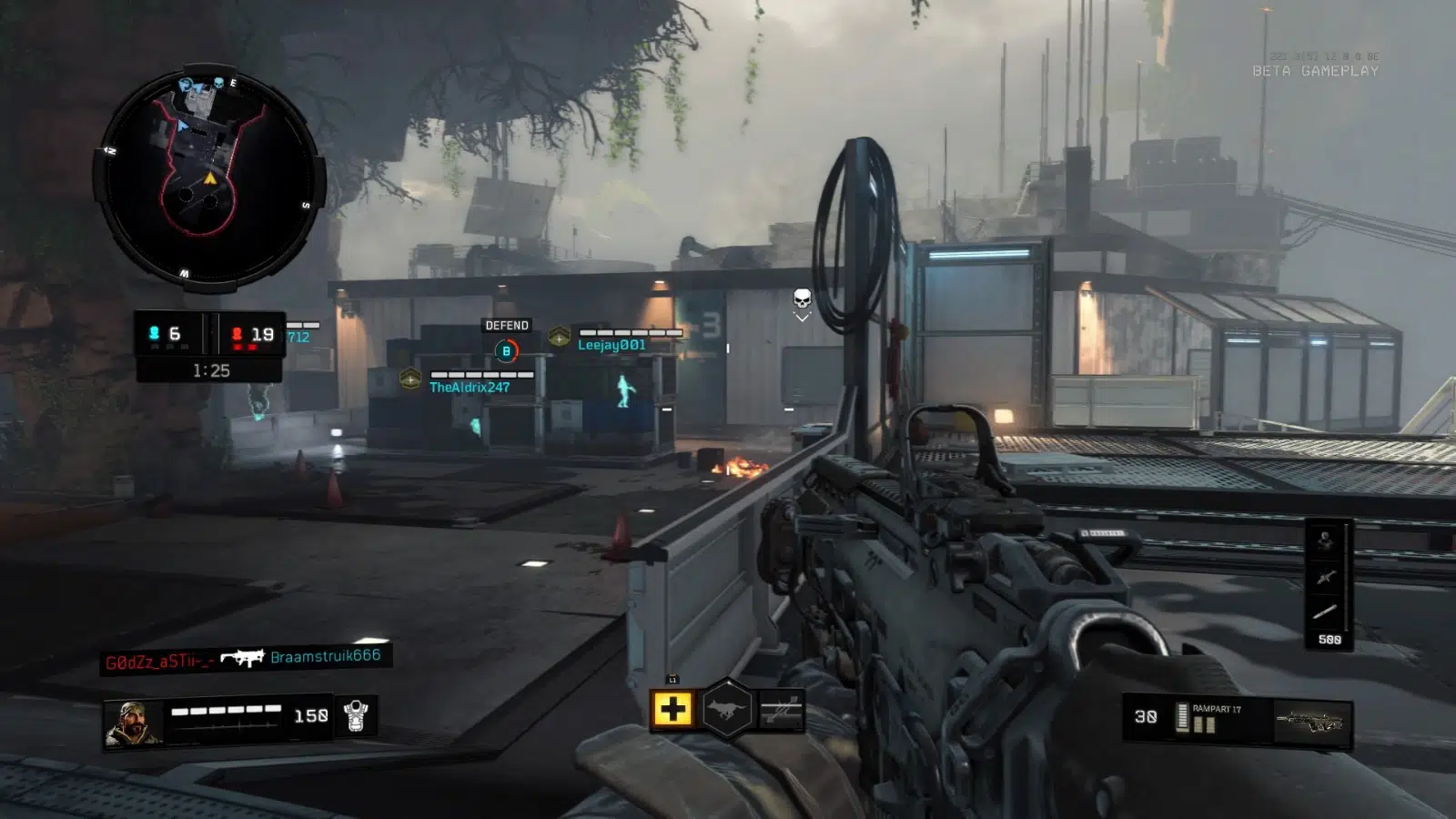This screenshot has width=1456, height=819.
Task: Select teammate Leejay001's name tag
Action: 612,345
